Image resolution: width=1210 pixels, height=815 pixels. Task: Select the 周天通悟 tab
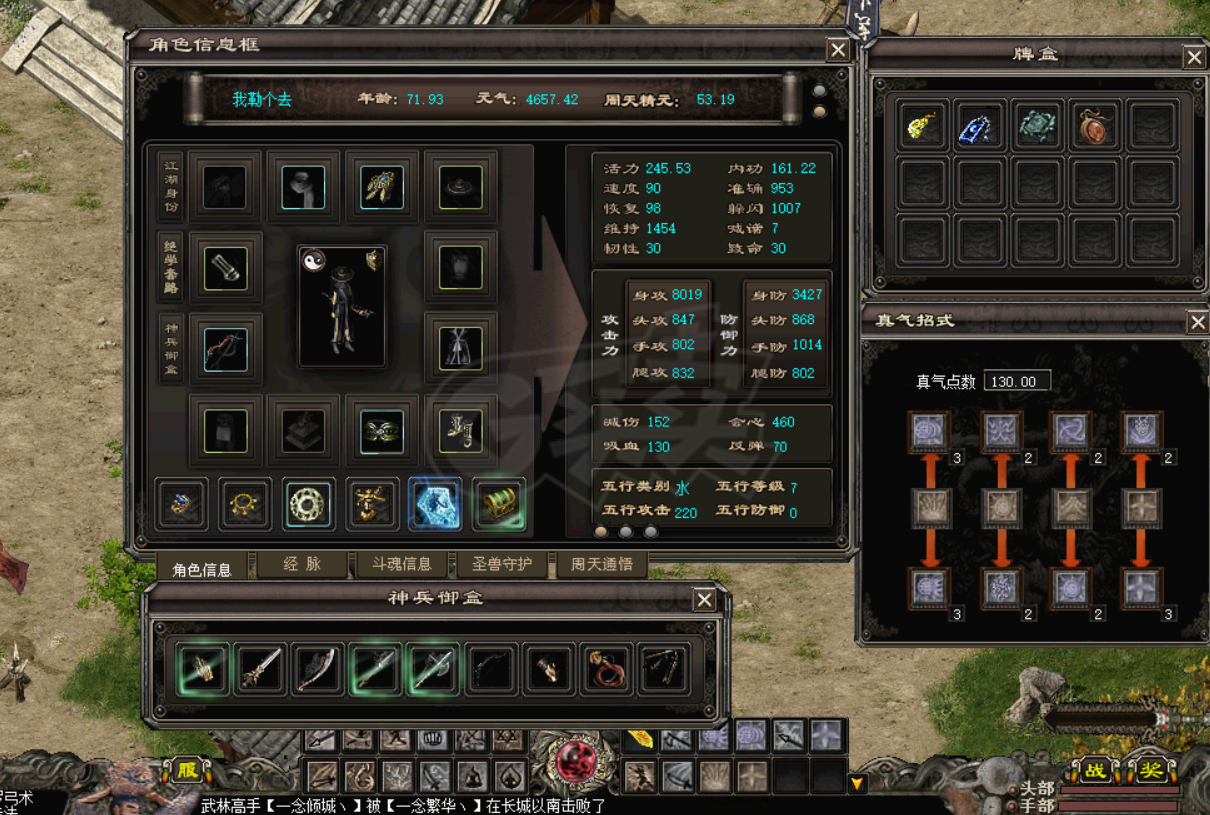602,564
